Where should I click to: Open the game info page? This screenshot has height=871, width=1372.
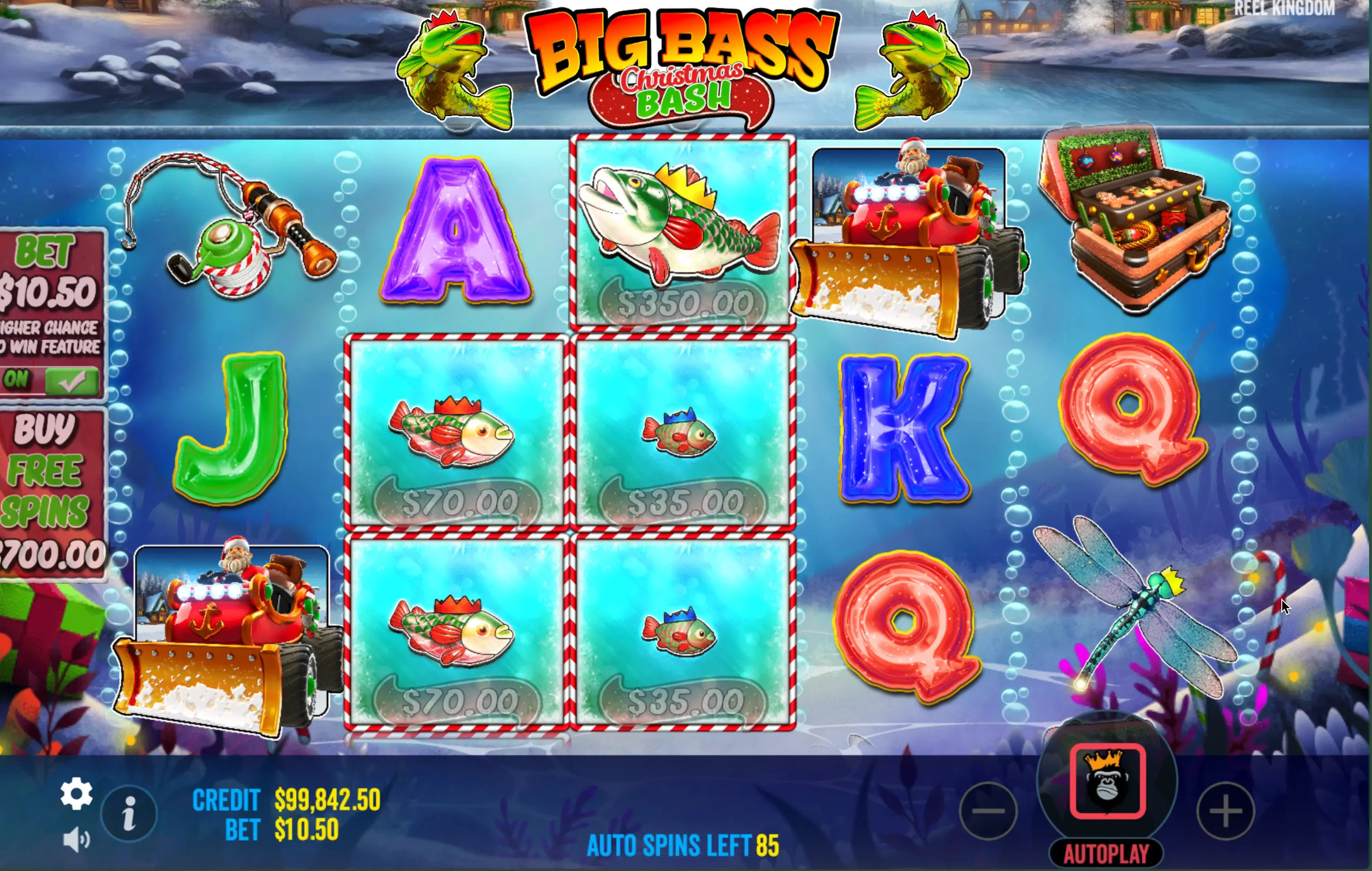click(129, 813)
